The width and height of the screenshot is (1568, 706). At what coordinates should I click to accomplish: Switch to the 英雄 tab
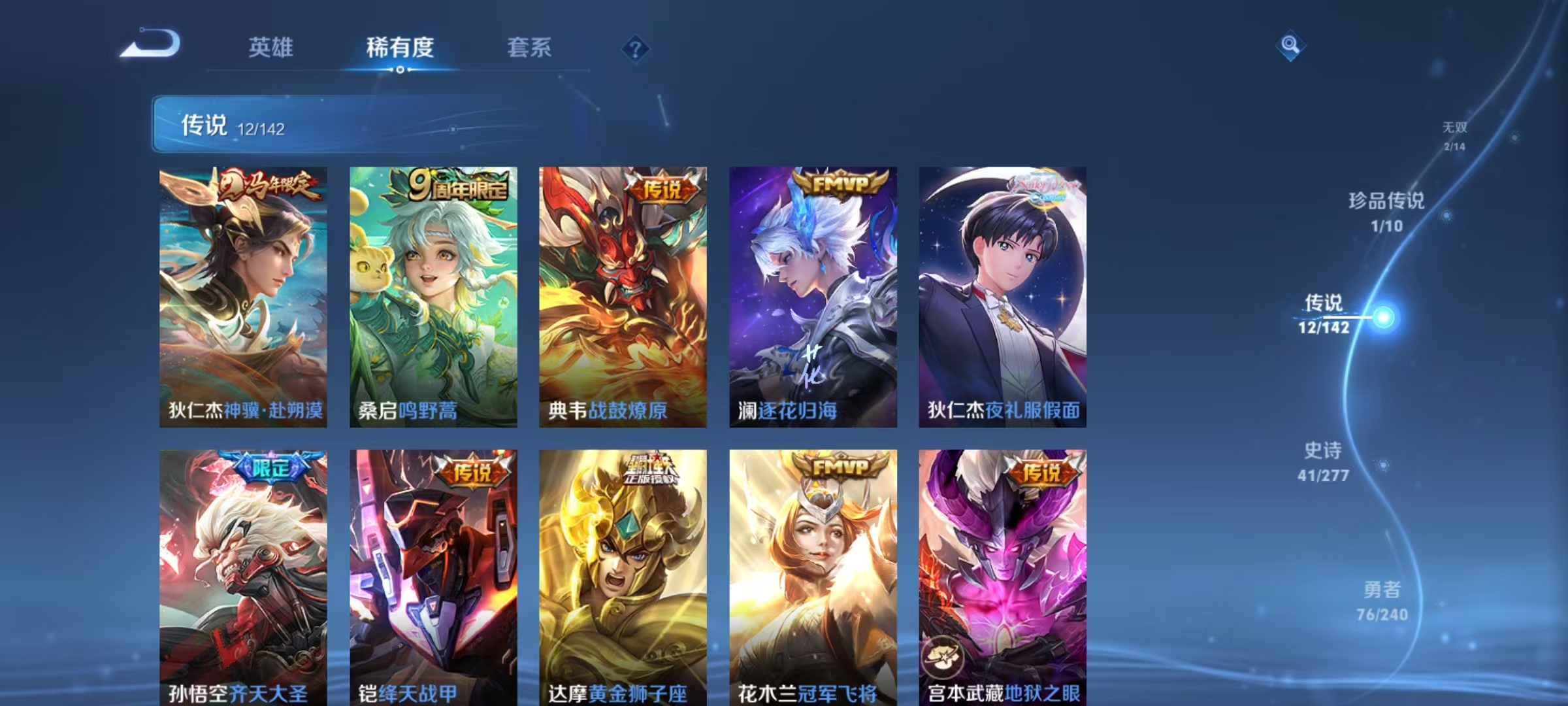pos(271,48)
